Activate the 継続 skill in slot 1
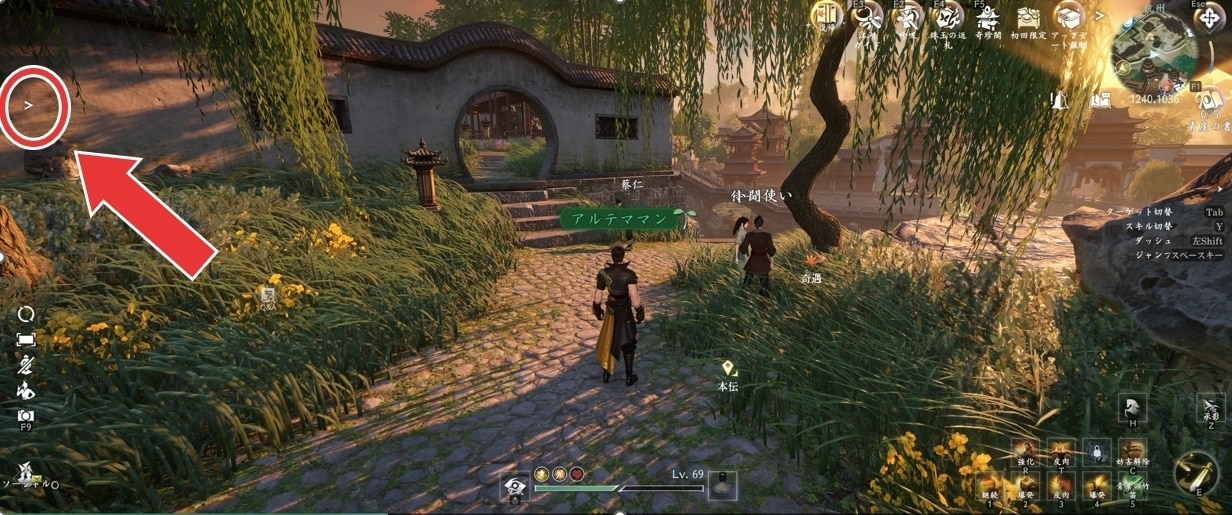Image resolution: width=1232 pixels, height=515 pixels. (x=989, y=485)
